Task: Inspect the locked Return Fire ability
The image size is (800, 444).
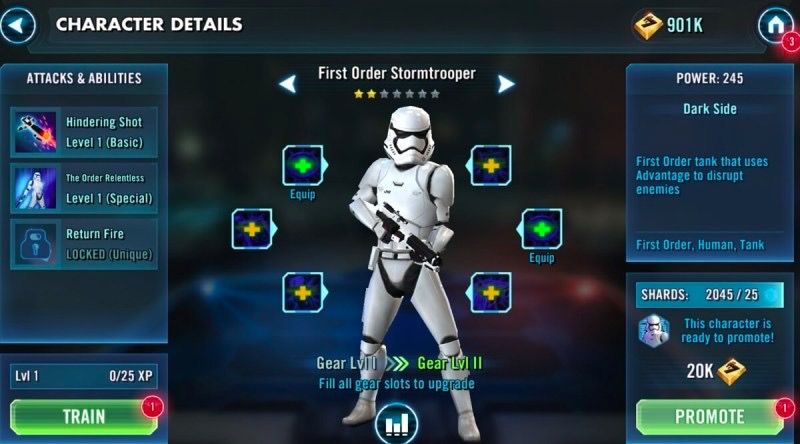Action: point(83,245)
